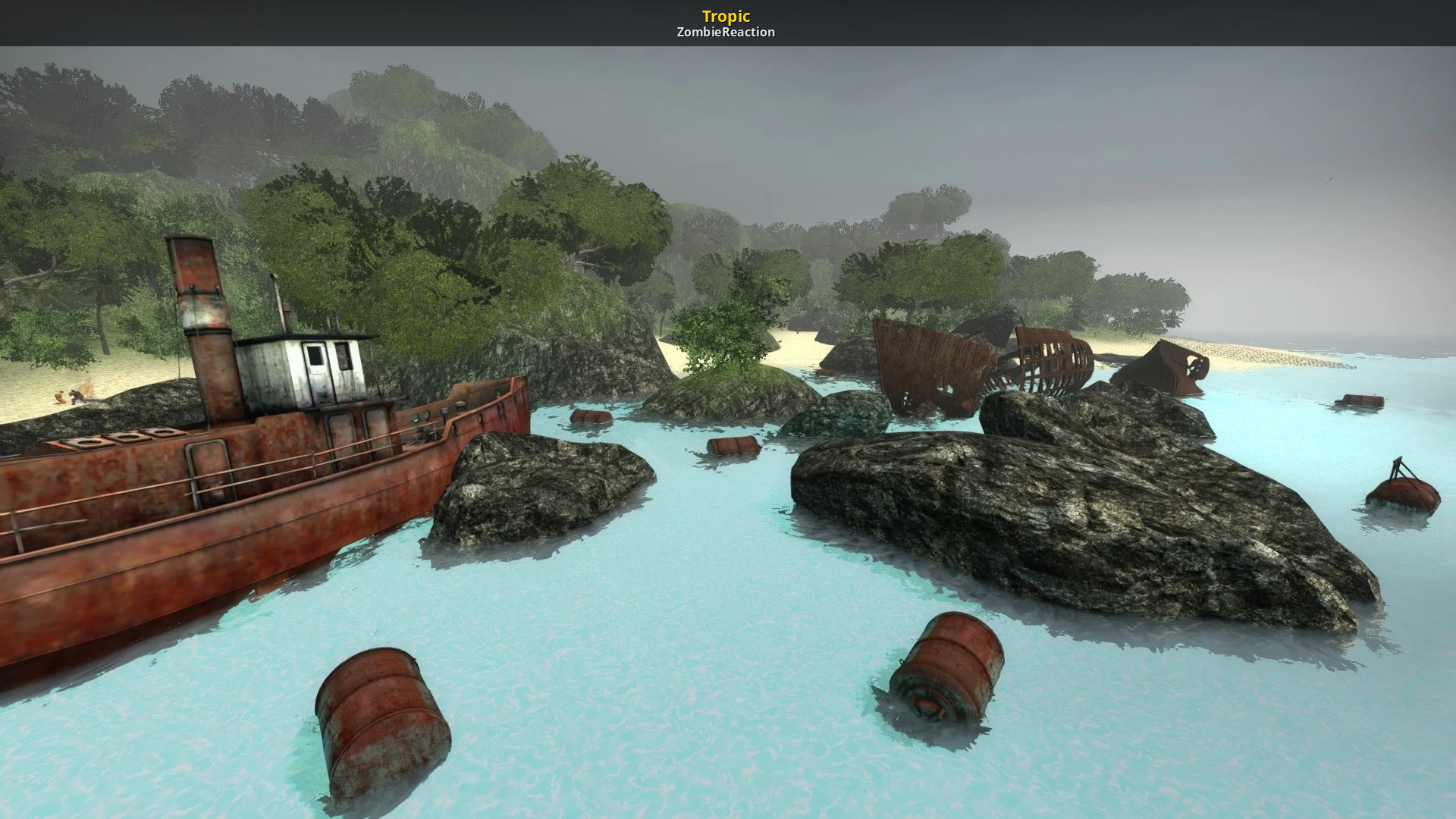View the ZombieReaction author profile
Image resolution: width=1456 pixels, height=819 pixels.
point(726,32)
